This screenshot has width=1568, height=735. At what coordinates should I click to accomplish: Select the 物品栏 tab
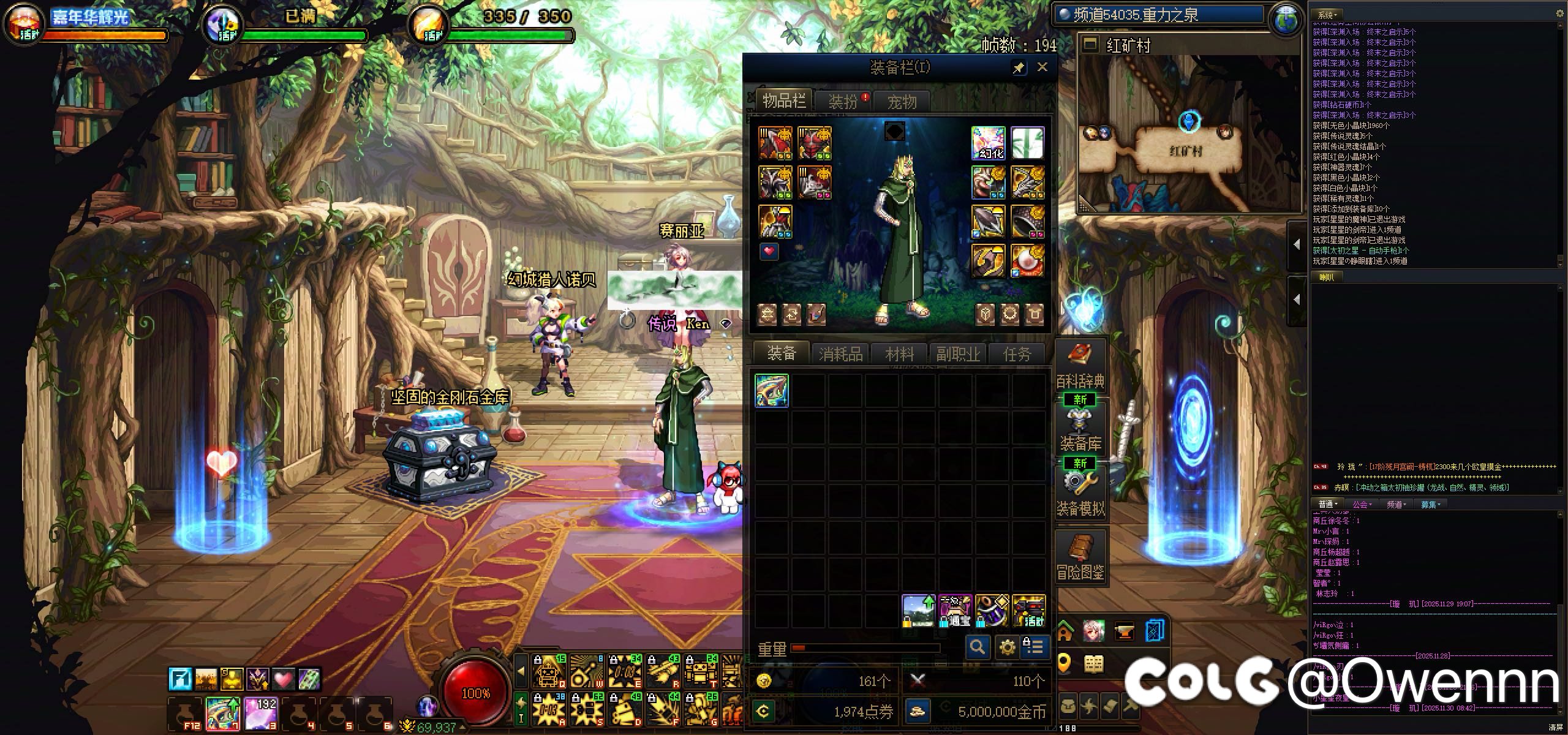coord(783,100)
